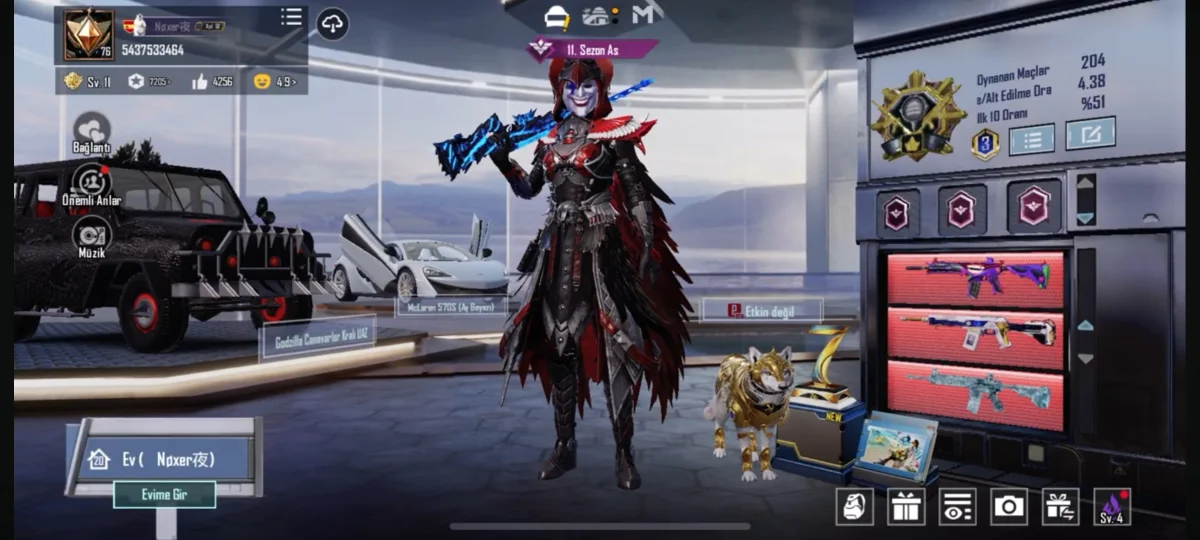Click the Evime Gir button
Viewport: 1200px width, 540px height.
click(164, 494)
